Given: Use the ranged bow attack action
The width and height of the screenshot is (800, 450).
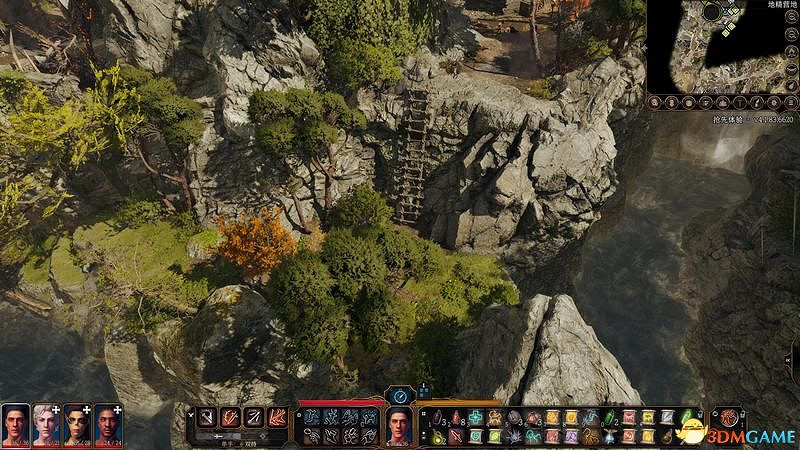Looking at the screenshot, I should (253, 417).
